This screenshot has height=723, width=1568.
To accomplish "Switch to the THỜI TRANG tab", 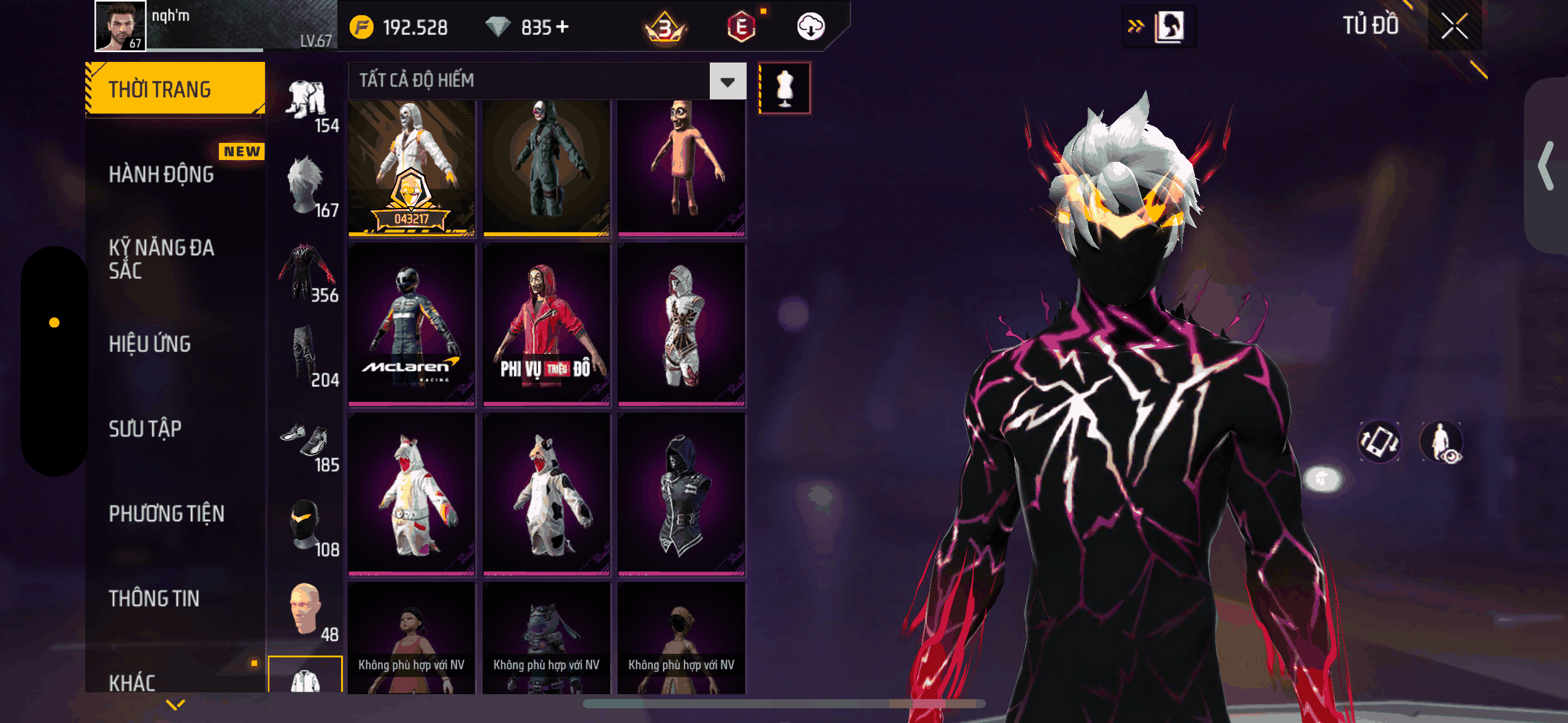I will click(175, 89).
